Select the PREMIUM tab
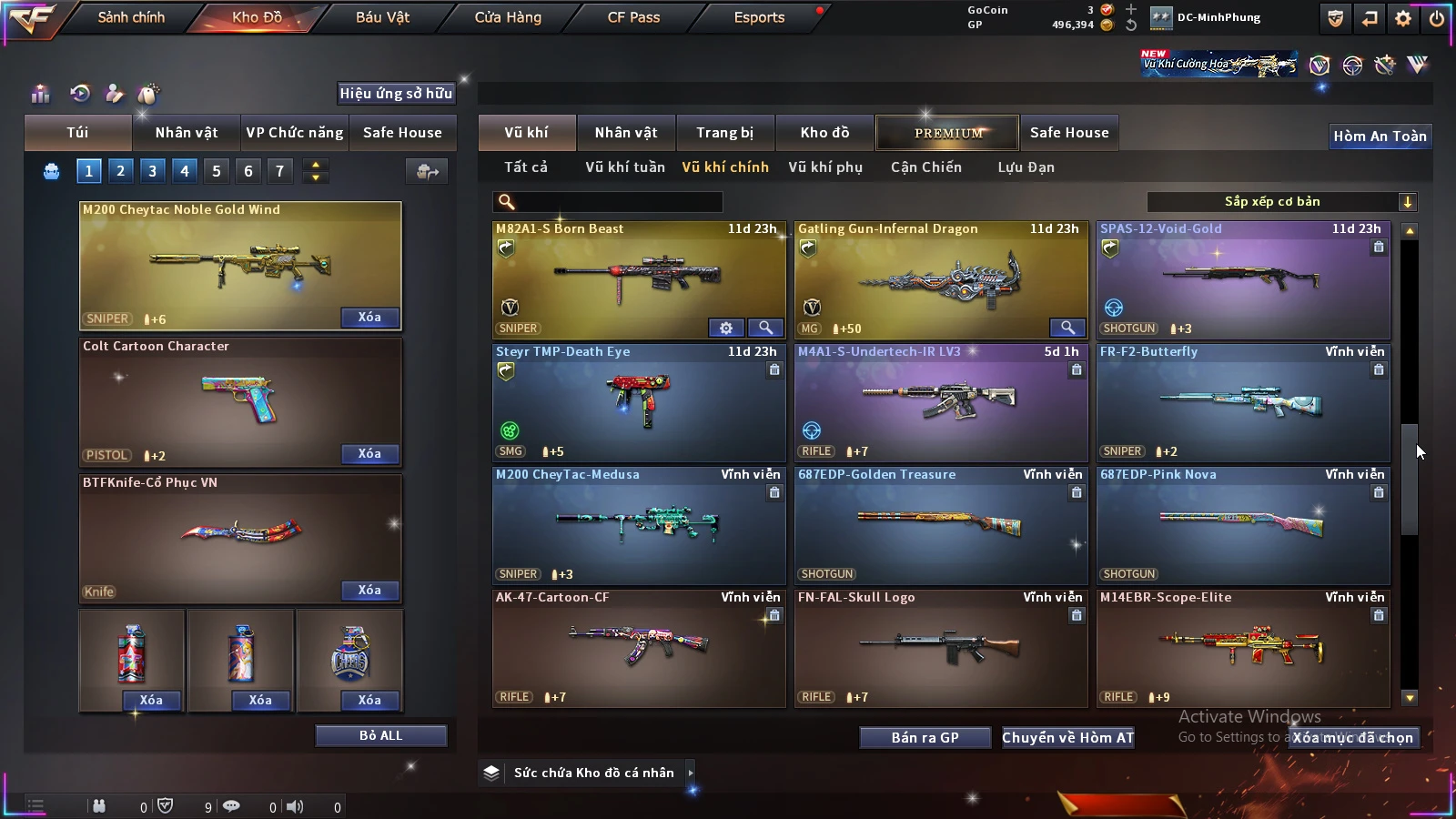1456x819 pixels. pos(948,133)
